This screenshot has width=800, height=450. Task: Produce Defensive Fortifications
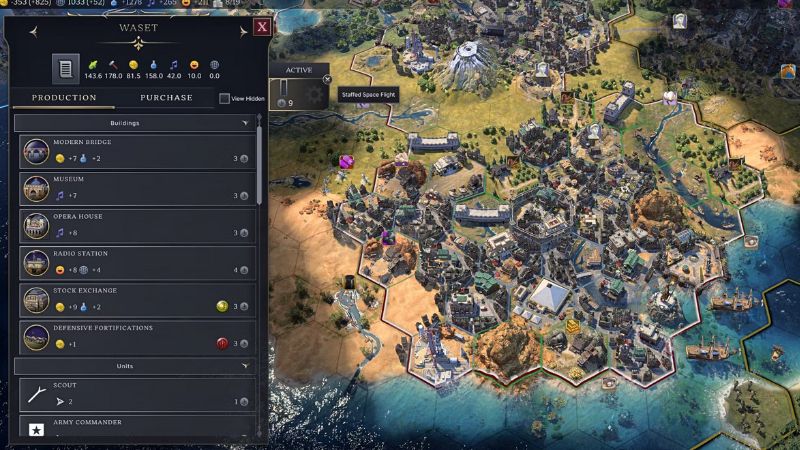coord(135,337)
